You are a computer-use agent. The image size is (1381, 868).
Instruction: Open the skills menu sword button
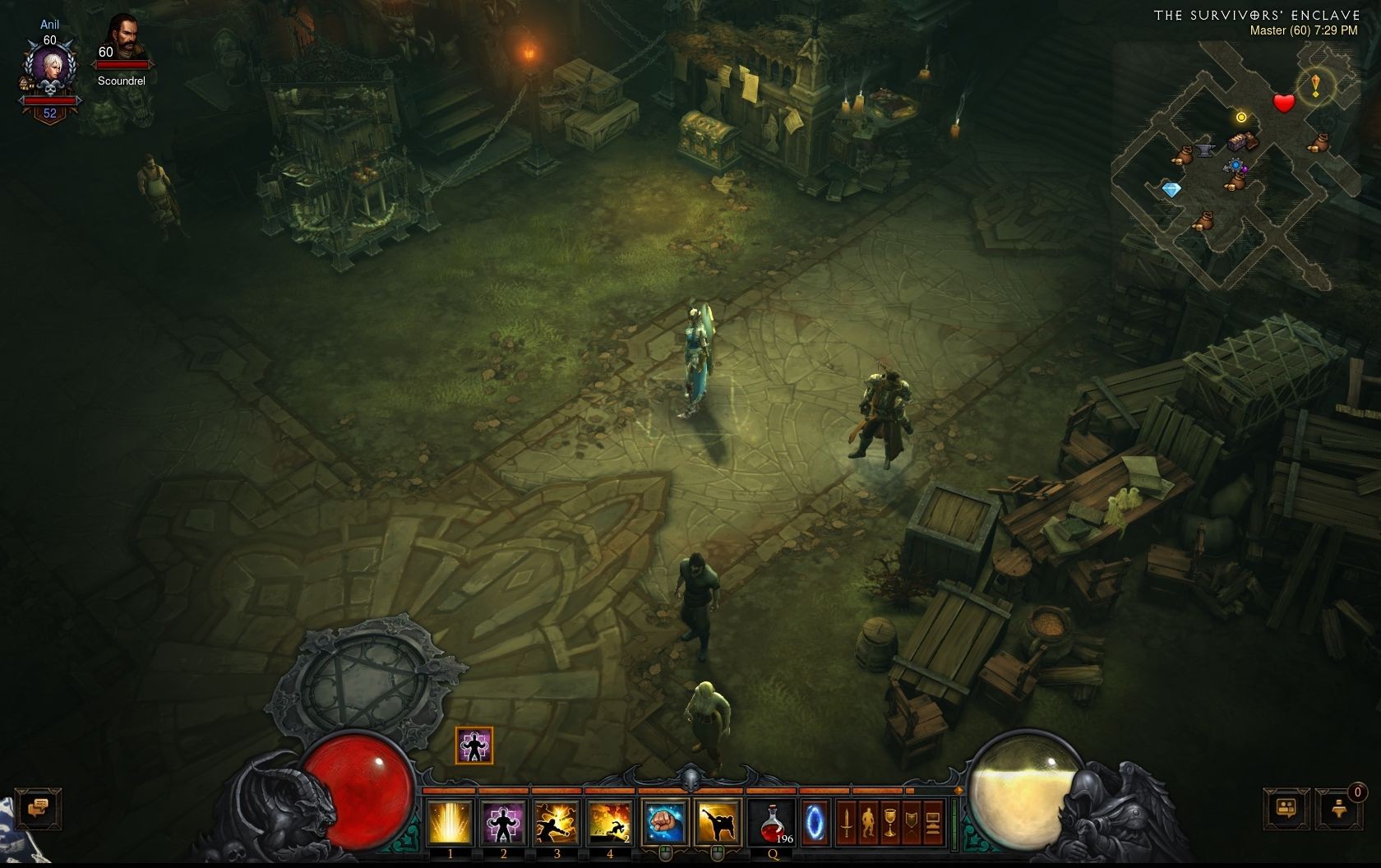pos(846,822)
